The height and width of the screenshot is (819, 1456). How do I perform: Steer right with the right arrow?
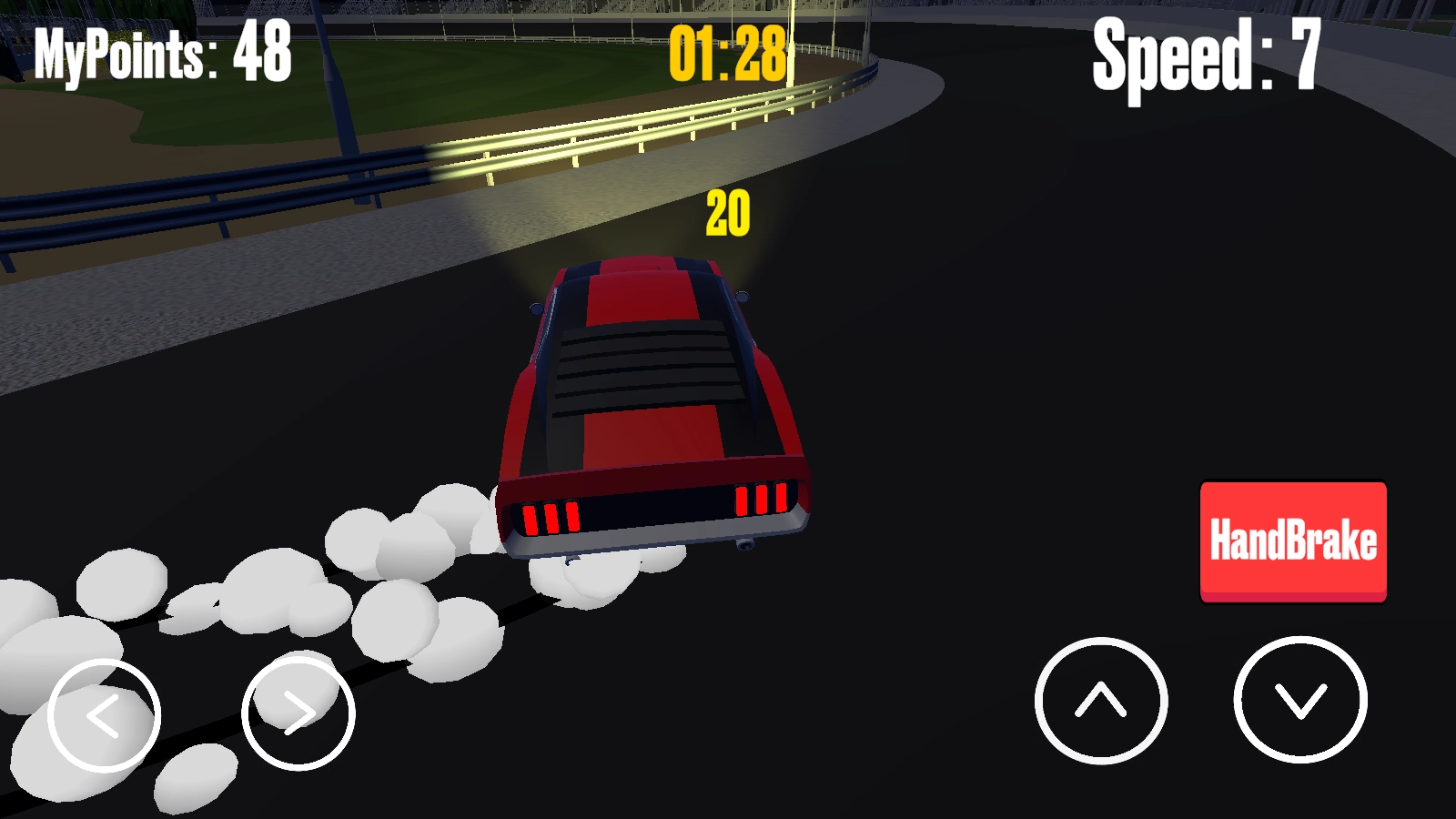pyautogui.click(x=298, y=713)
